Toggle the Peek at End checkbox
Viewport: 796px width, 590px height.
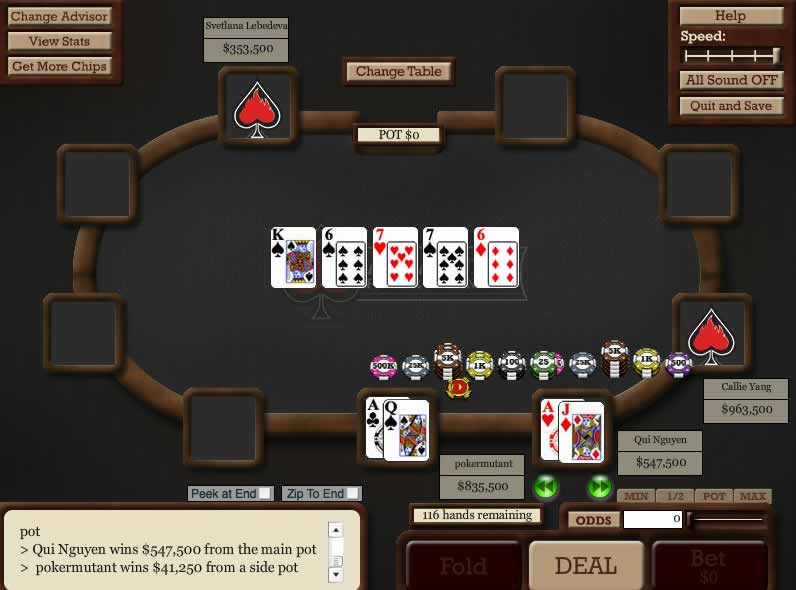pyautogui.click(x=264, y=493)
